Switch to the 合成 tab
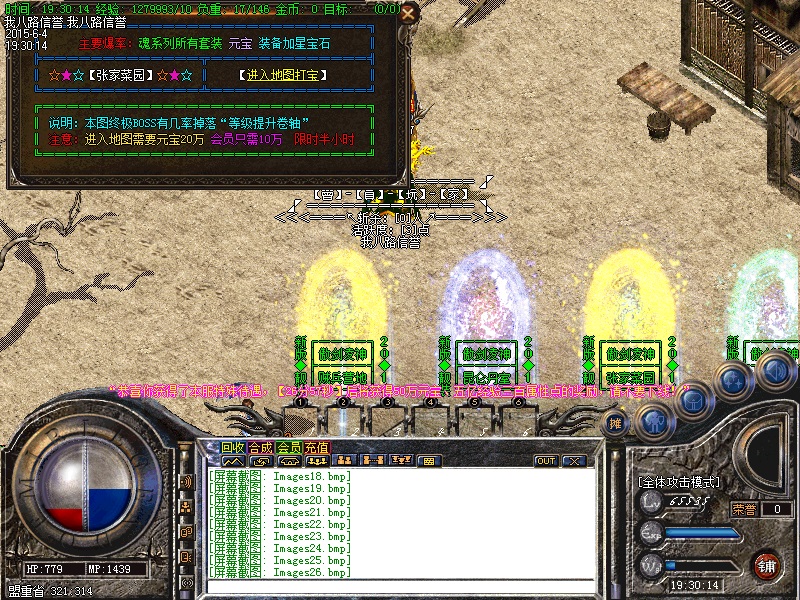800x600 pixels. (x=260, y=448)
